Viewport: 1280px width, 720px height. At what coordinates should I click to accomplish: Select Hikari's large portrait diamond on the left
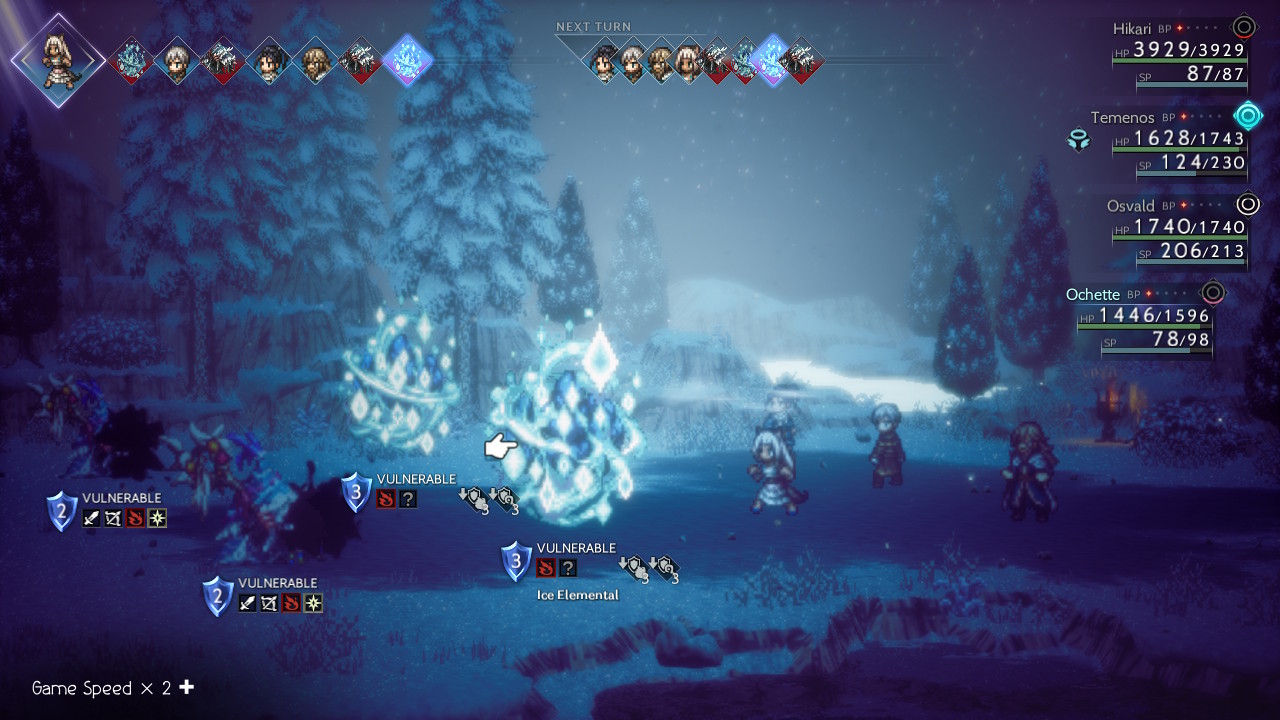pyautogui.click(x=57, y=60)
